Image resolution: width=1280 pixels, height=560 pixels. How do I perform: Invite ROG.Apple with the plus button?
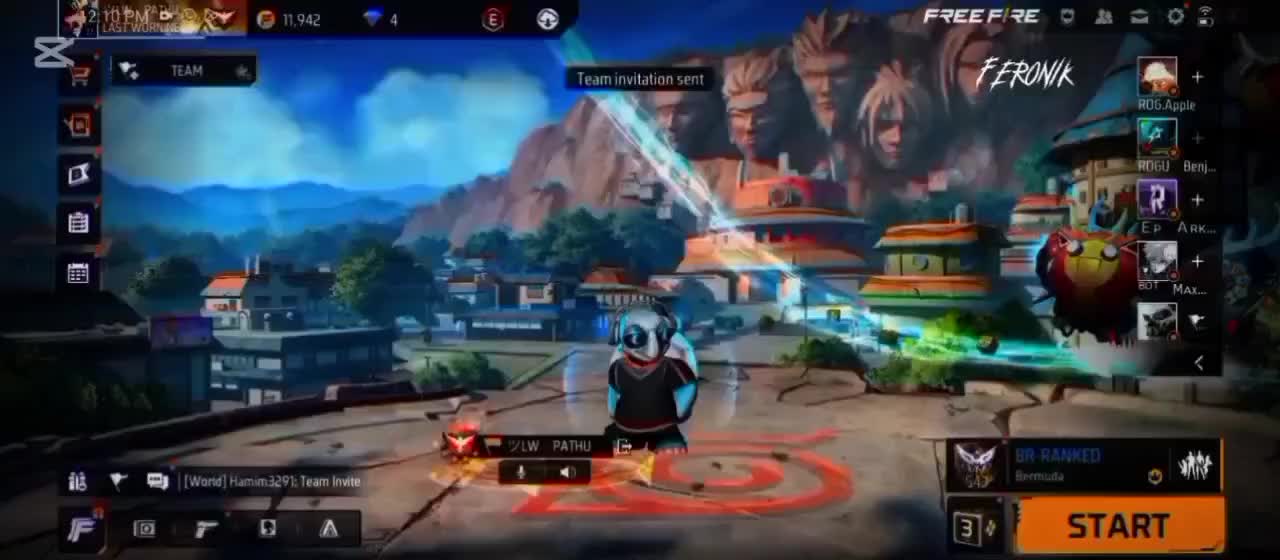1197,77
